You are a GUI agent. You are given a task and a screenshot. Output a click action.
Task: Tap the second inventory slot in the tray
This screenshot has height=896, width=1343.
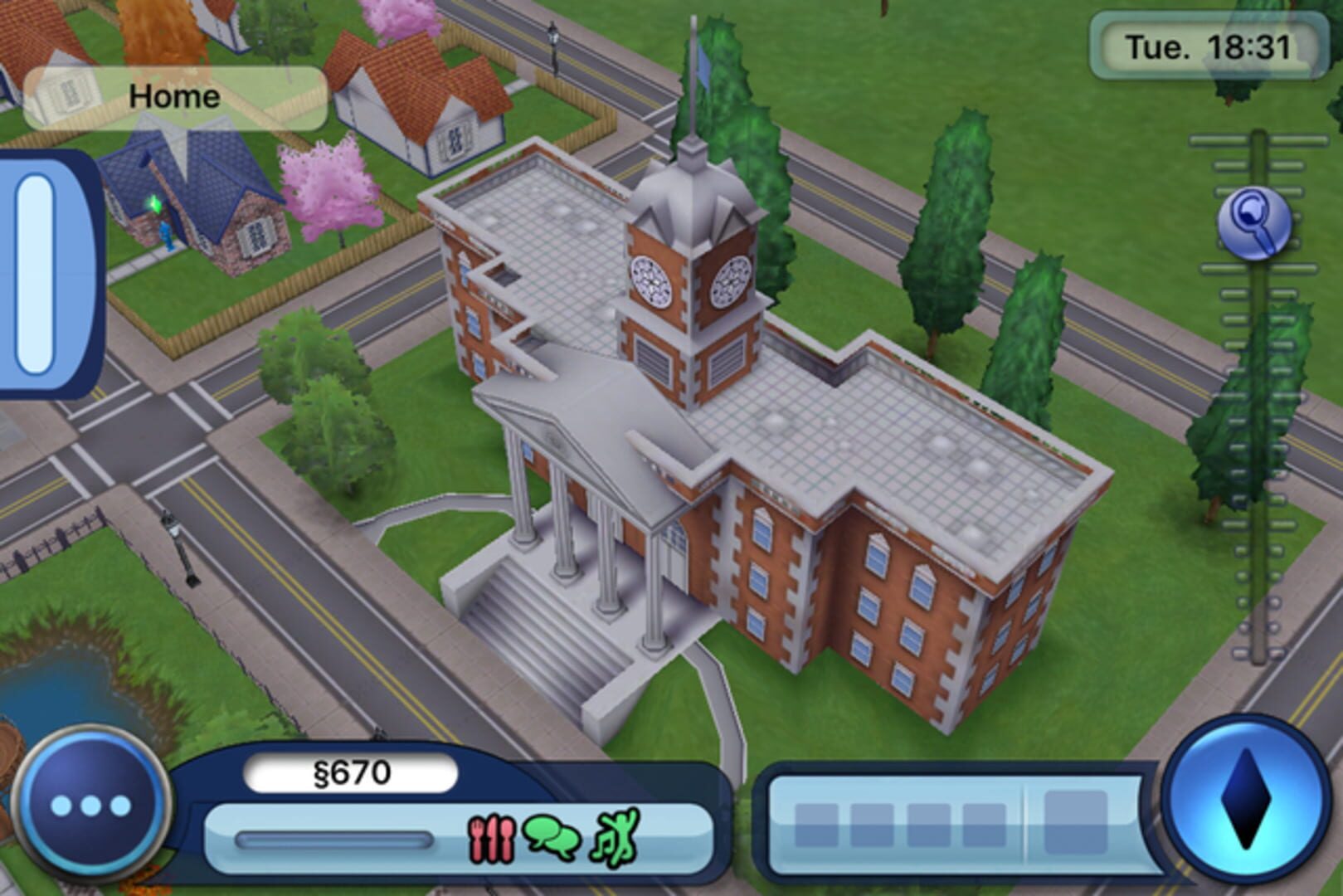tap(872, 825)
